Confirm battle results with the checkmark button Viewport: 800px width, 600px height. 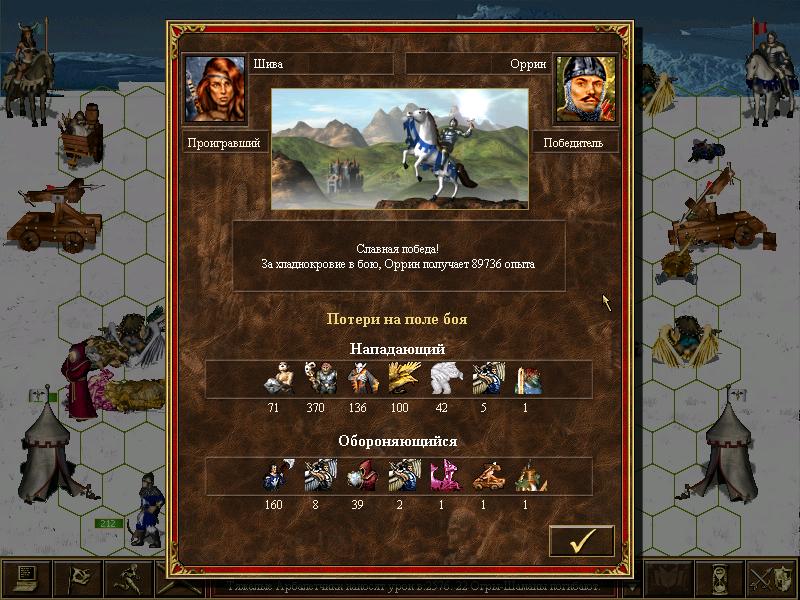coord(581,541)
